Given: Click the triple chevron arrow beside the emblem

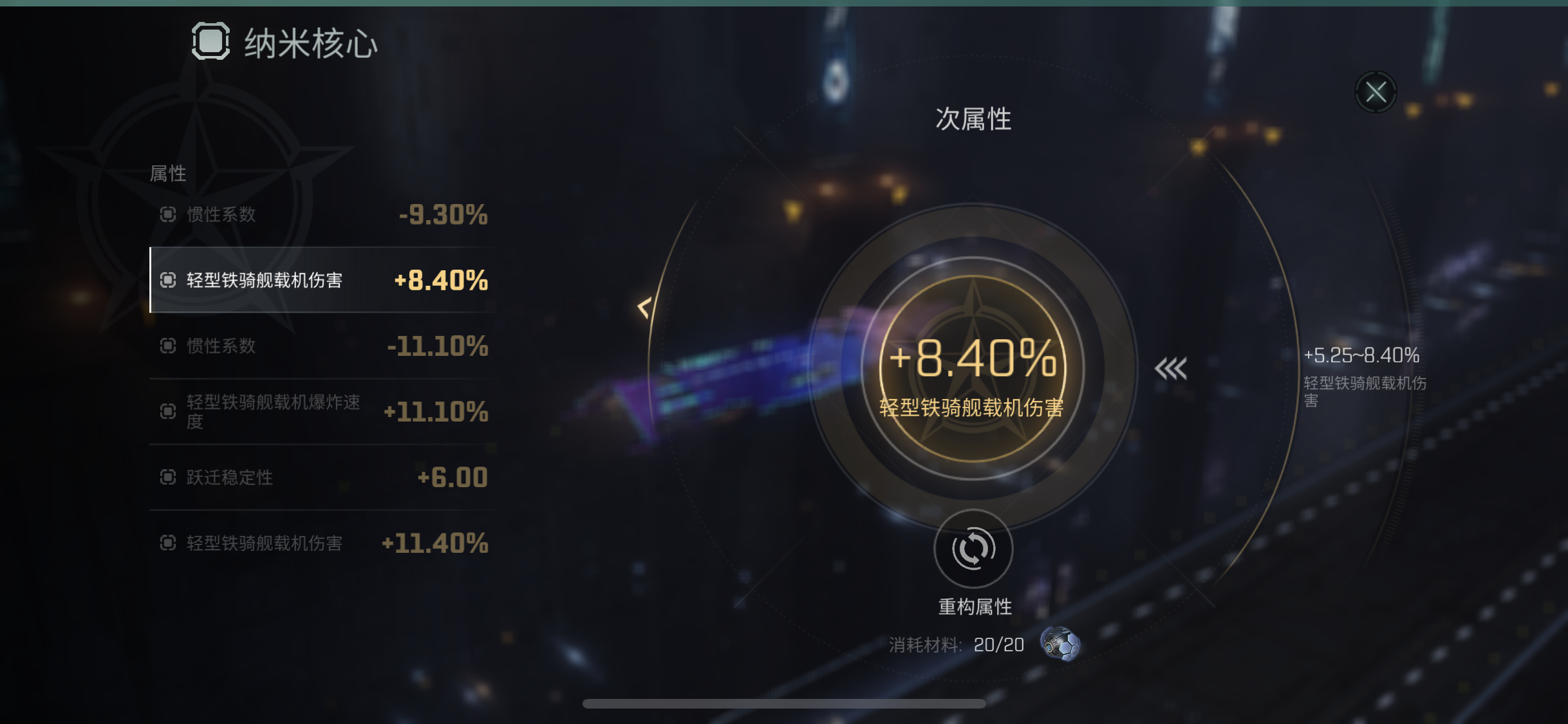Looking at the screenshot, I should point(1171,368).
